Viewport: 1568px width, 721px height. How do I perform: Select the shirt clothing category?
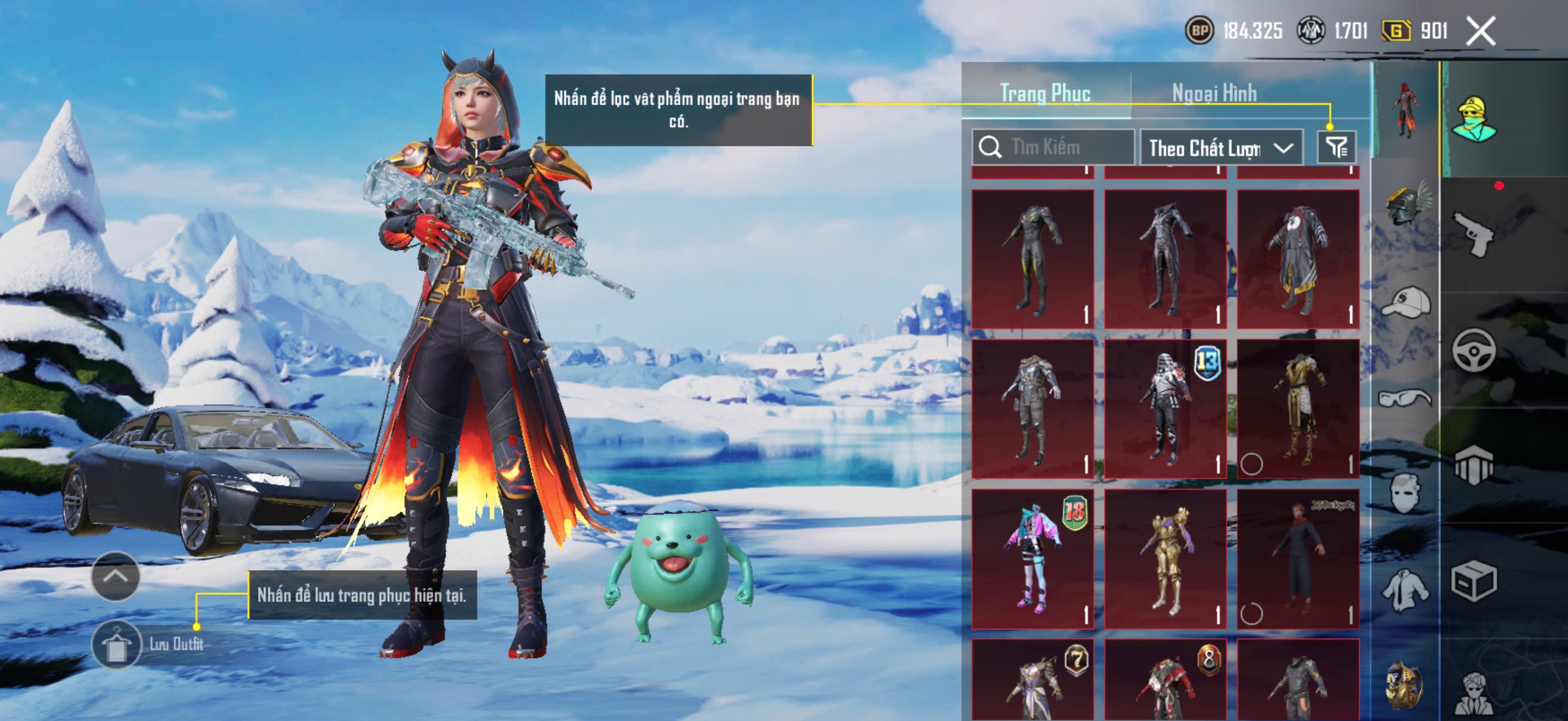(x=1406, y=589)
